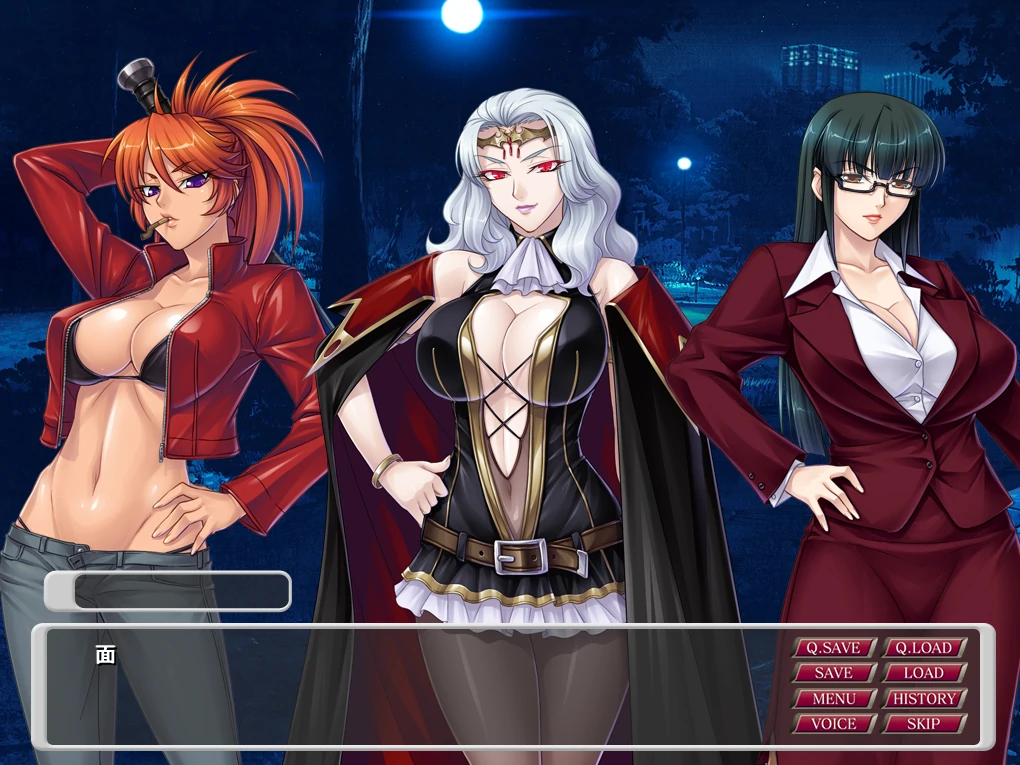The height and width of the screenshot is (765, 1020).
Task: Replay the line with VOICE button
Action: click(834, 723)
